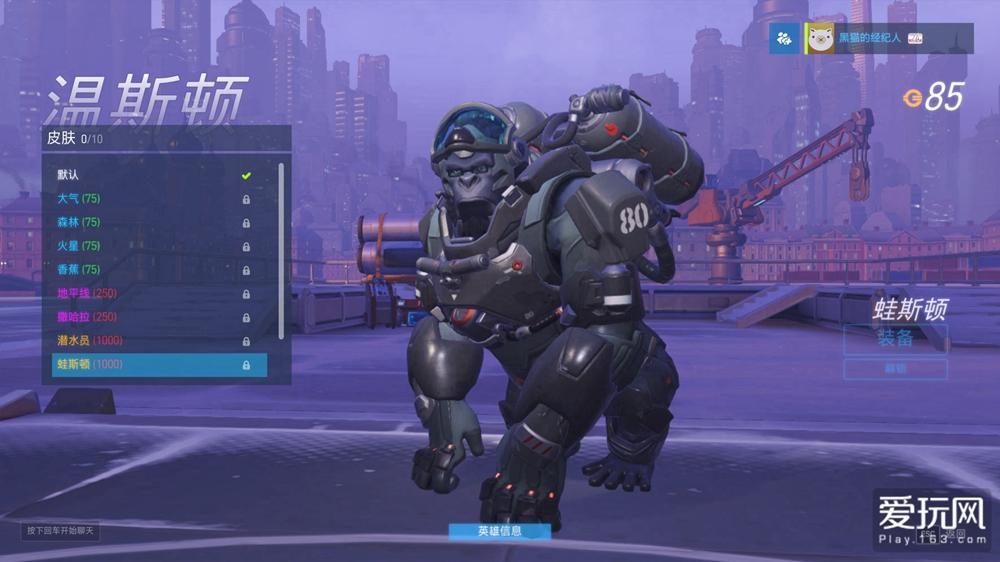
Task: Select the 默认 default skin
Action: pos(150,175)
